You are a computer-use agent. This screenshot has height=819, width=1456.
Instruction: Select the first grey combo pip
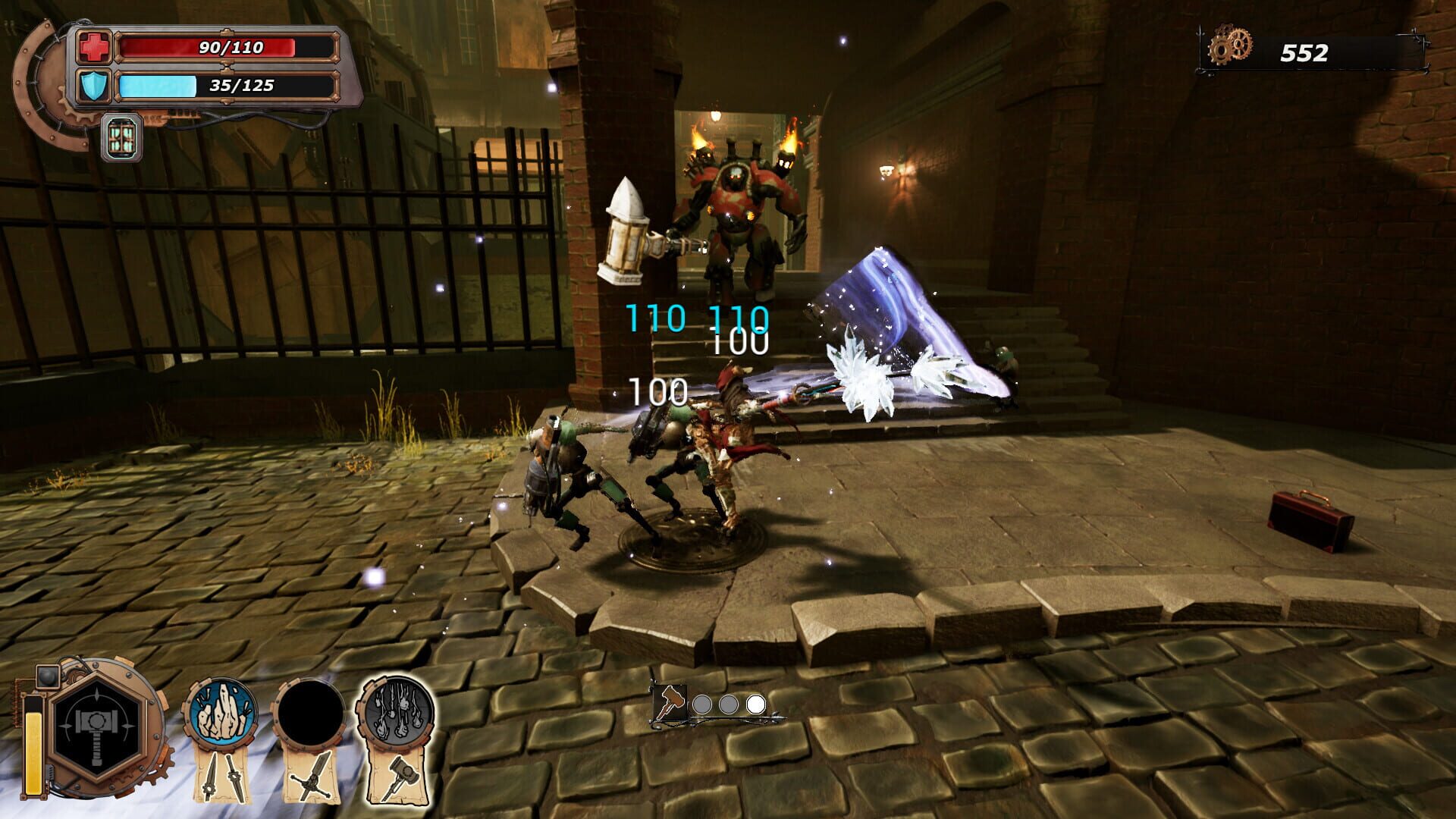[701, 706]
